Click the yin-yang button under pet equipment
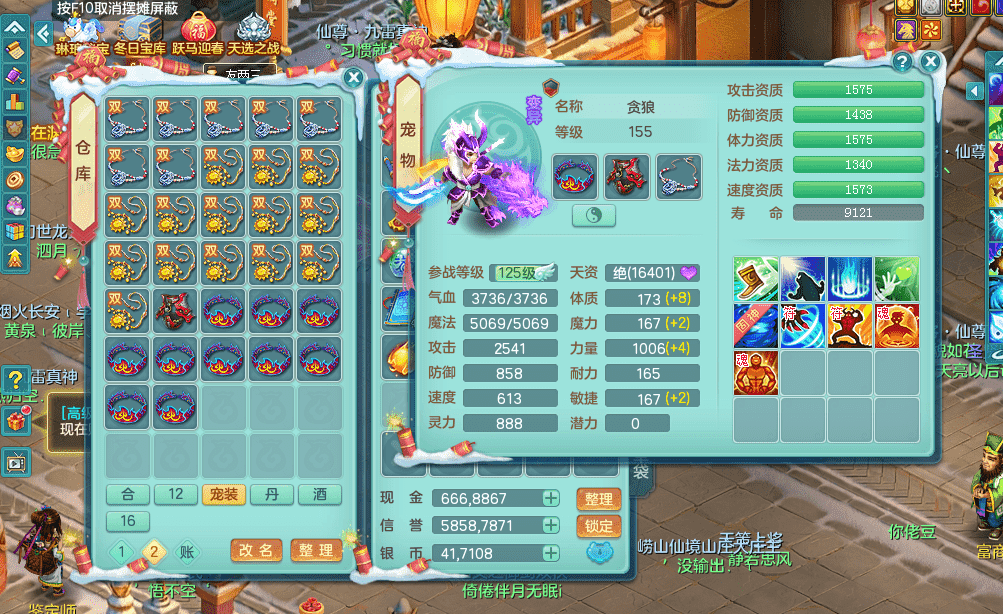The image size is (1003, 614). [593, 216]
